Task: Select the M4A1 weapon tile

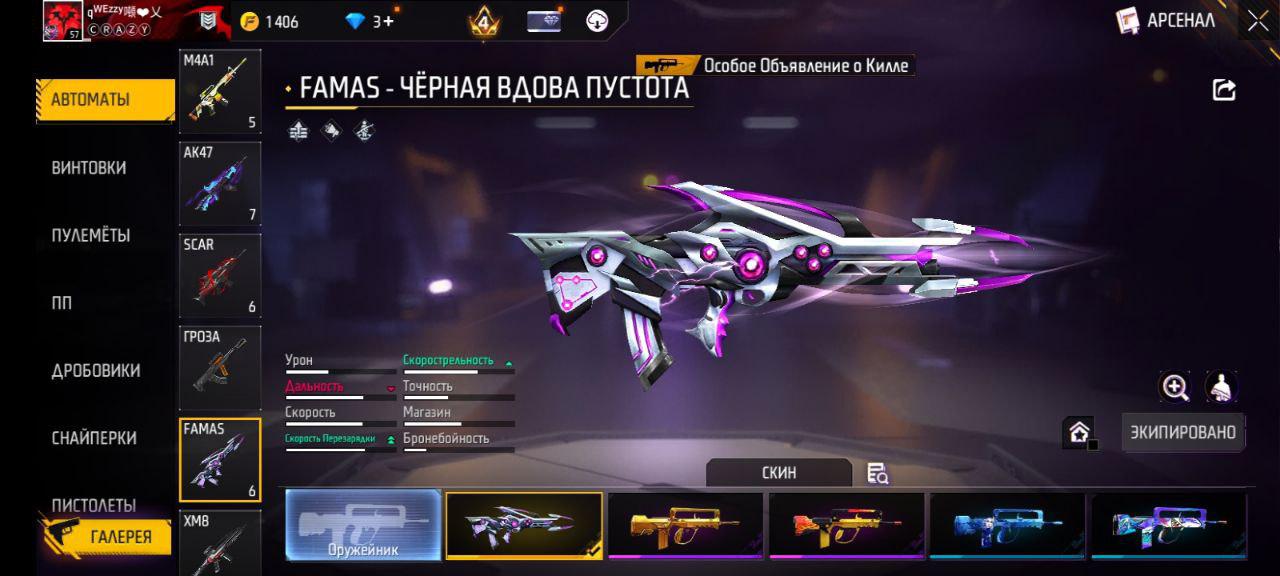Action: pos(220,92)
